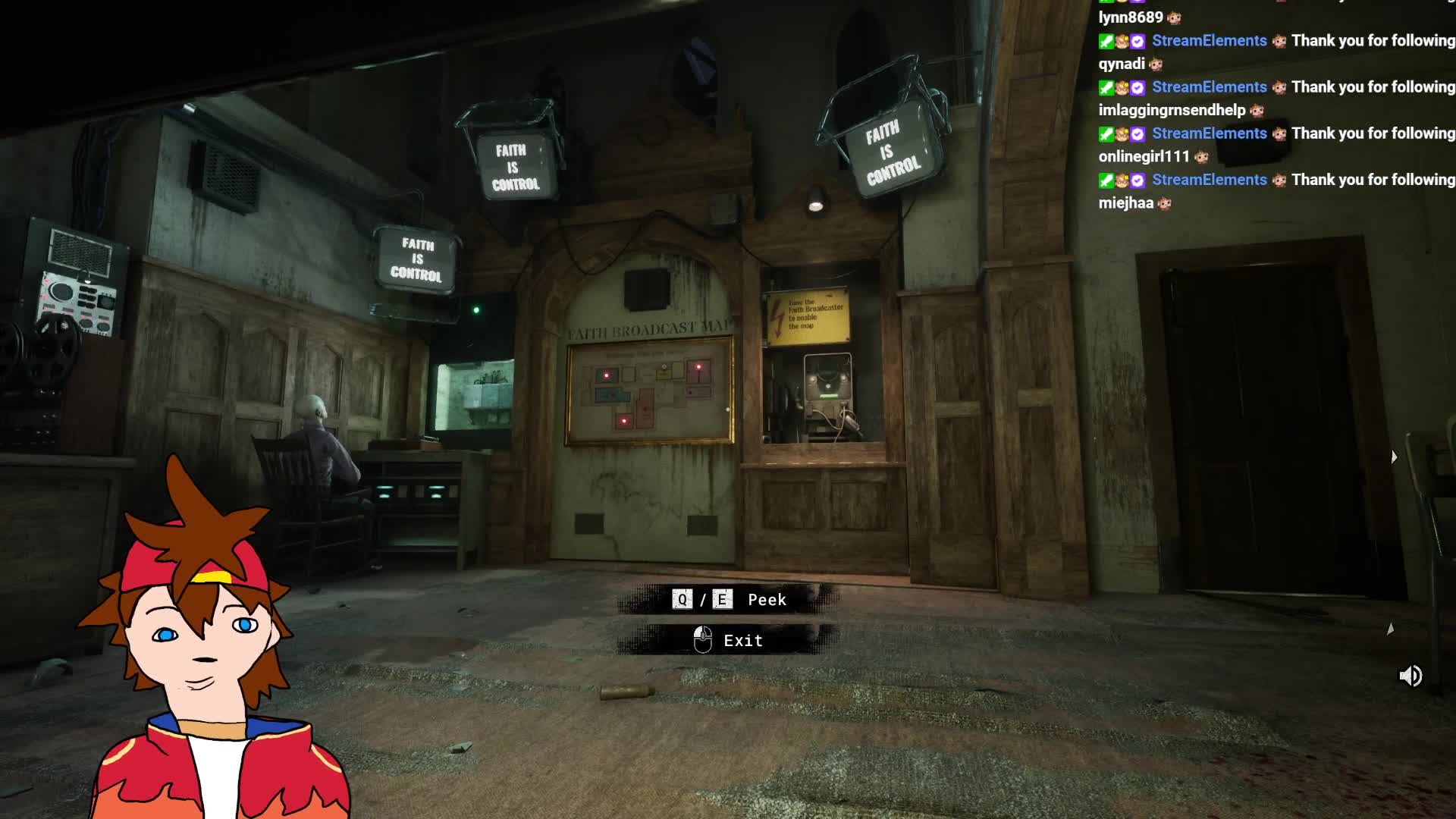Open StreamElements name beside the miejhaa follow message
Image resolution: width=1456 pixels, height=819 pixels.
(x=1209, y=180)
